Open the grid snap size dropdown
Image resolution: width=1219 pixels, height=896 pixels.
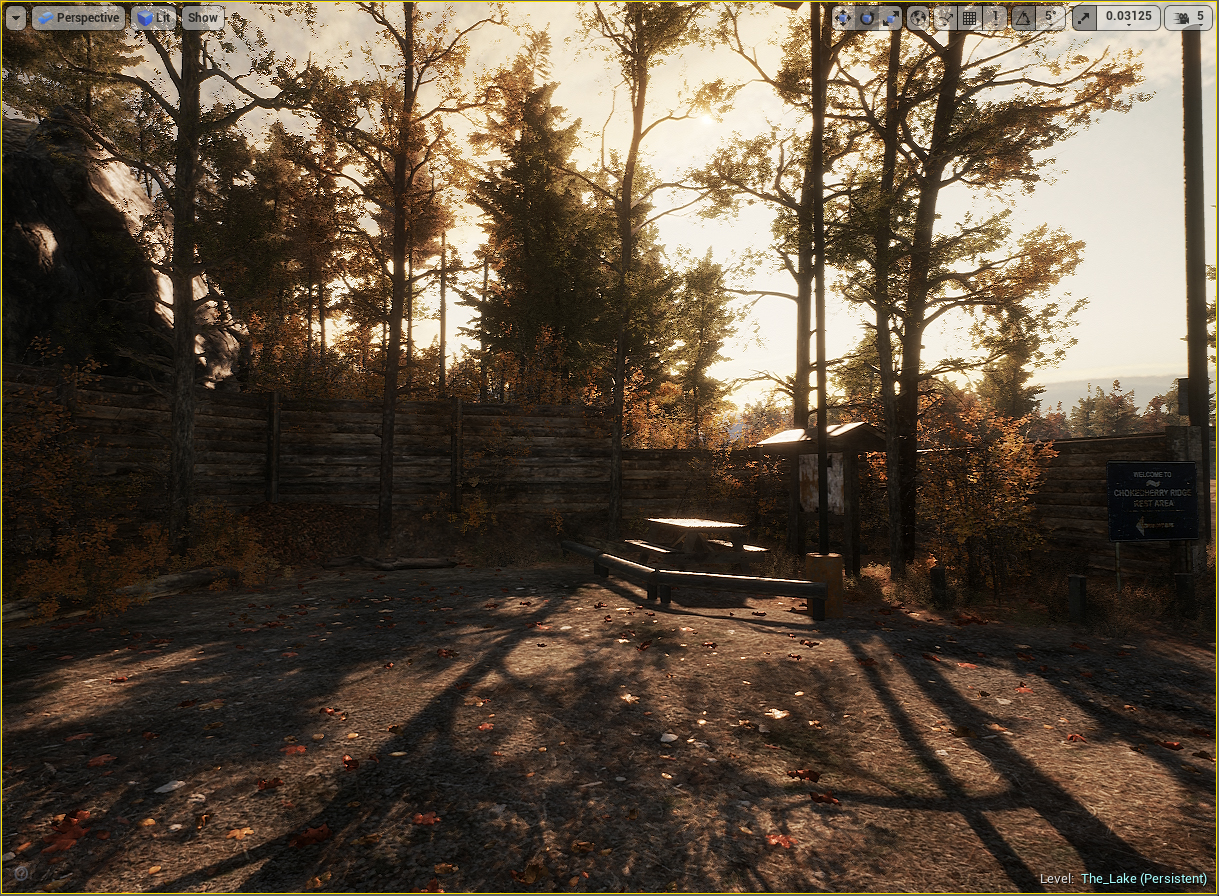click(996, 18)
